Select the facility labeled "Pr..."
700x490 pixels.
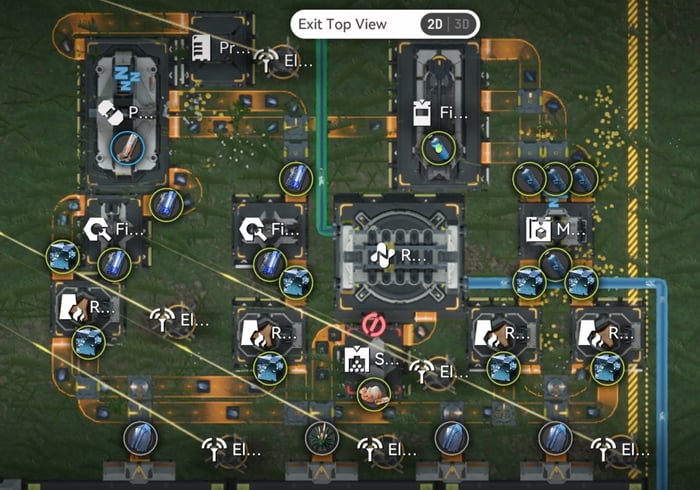[x=221, y=48]
